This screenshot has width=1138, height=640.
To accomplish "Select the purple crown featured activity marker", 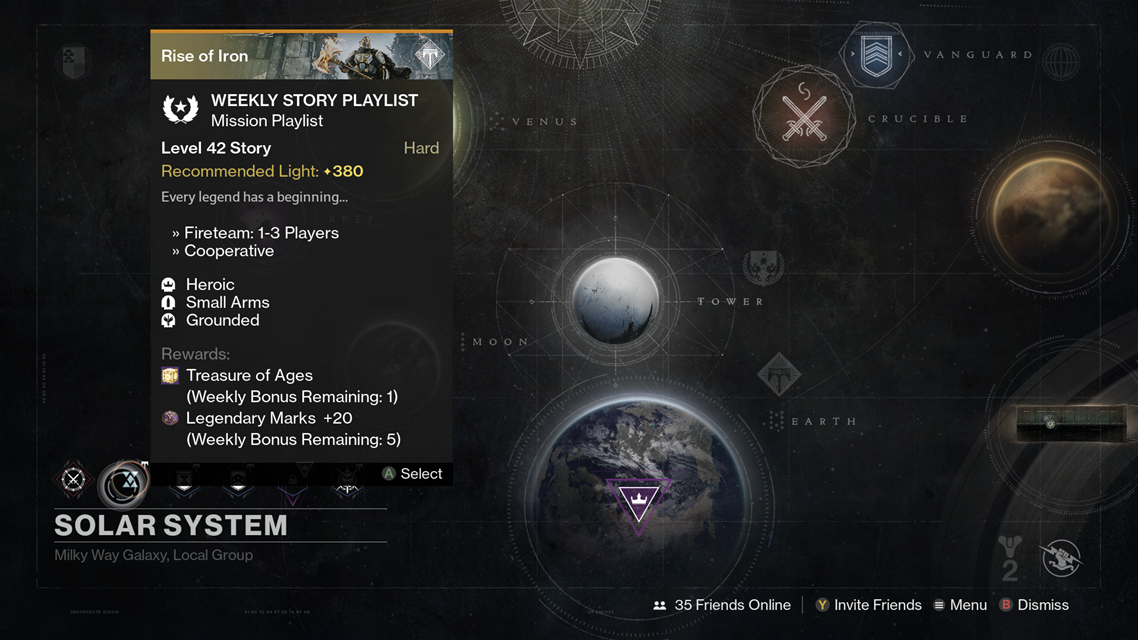I will pyautogui.click(x=638, y=502).
